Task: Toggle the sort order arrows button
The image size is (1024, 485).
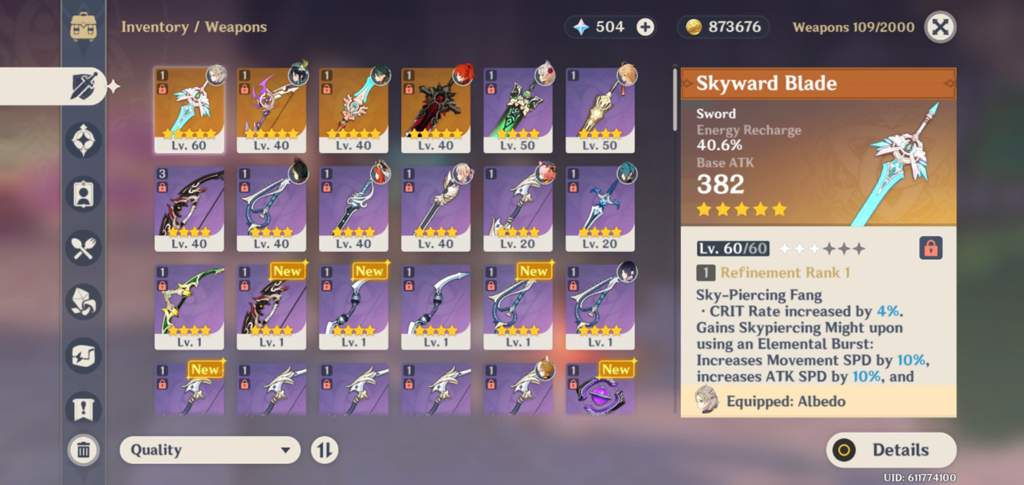Action: point(324,450)
